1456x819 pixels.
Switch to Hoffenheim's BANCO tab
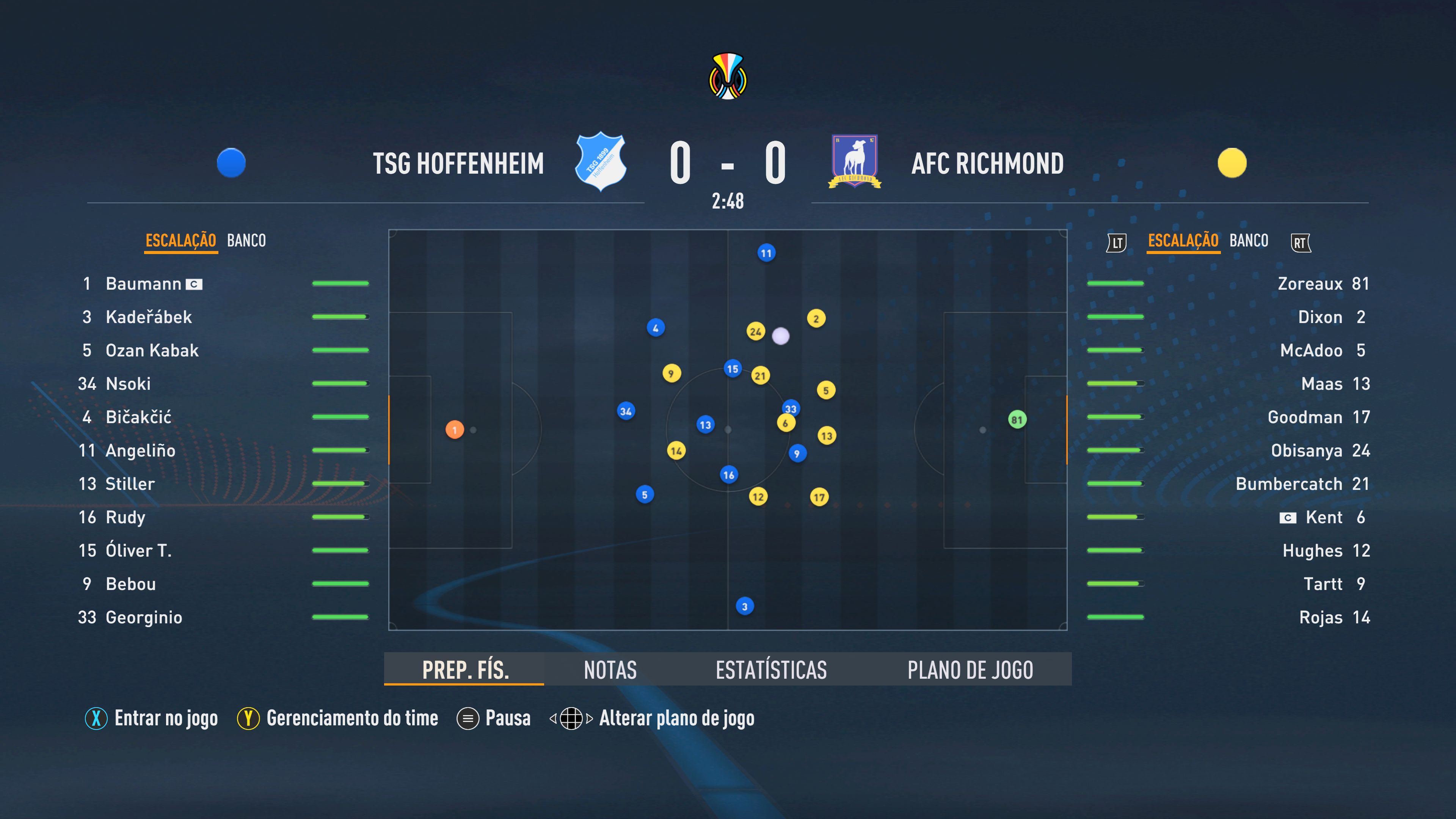248,240
